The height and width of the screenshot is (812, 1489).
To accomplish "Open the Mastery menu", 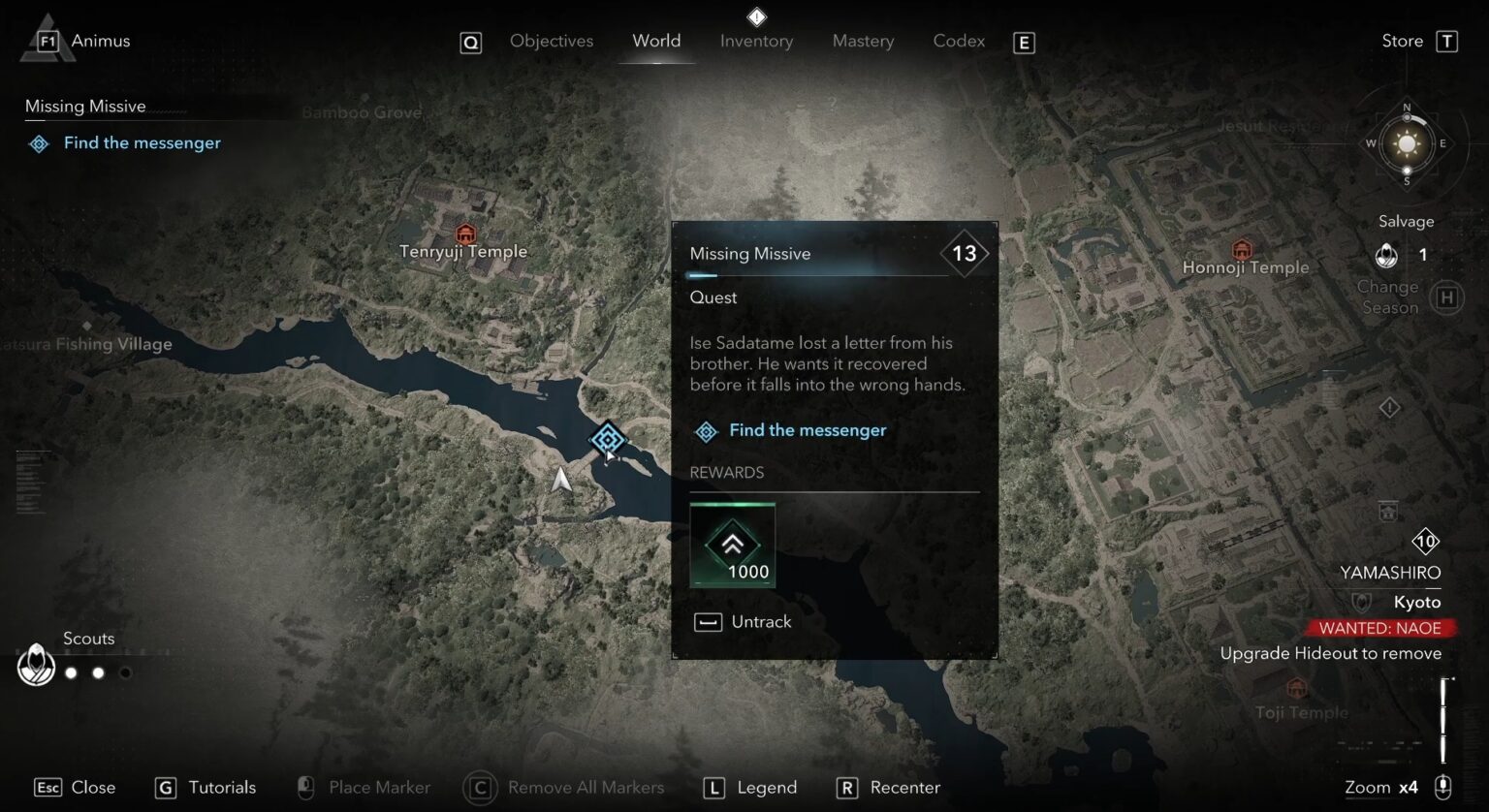I will [x=862, y=41].
